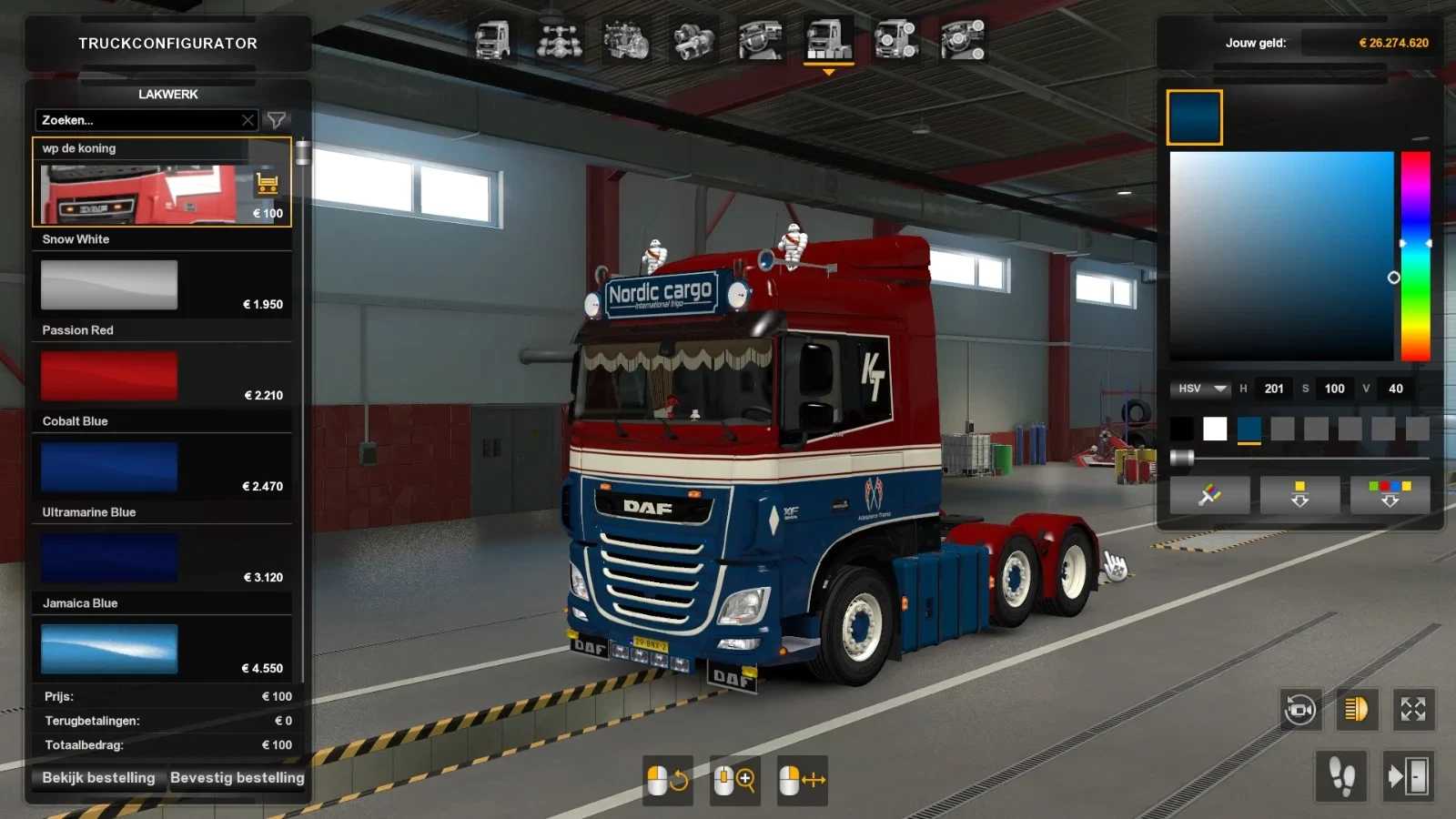1456x819 pixels.
Task: Open the engine category tab
Action: point(626,41)
